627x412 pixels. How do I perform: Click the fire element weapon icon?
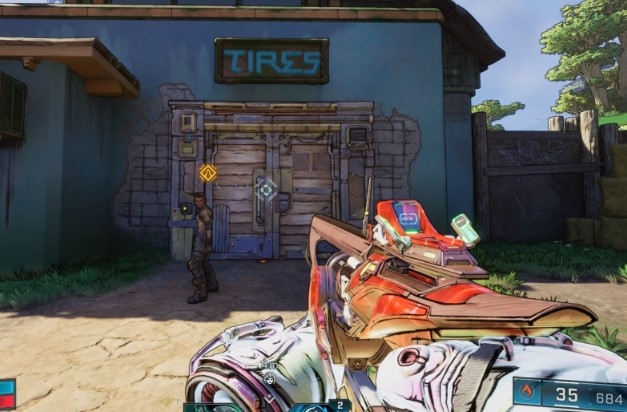tap(528, 393)
